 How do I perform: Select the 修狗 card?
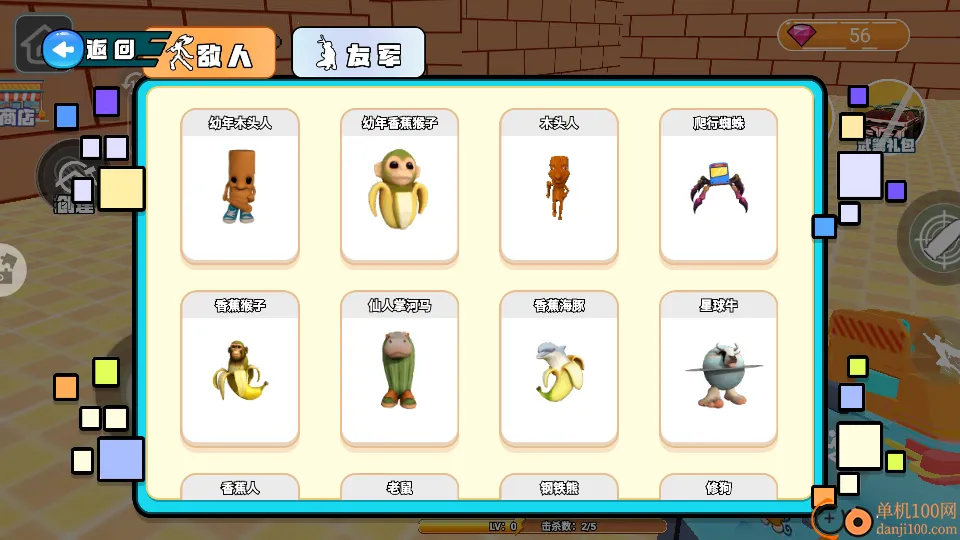click(x=718, y=487)
